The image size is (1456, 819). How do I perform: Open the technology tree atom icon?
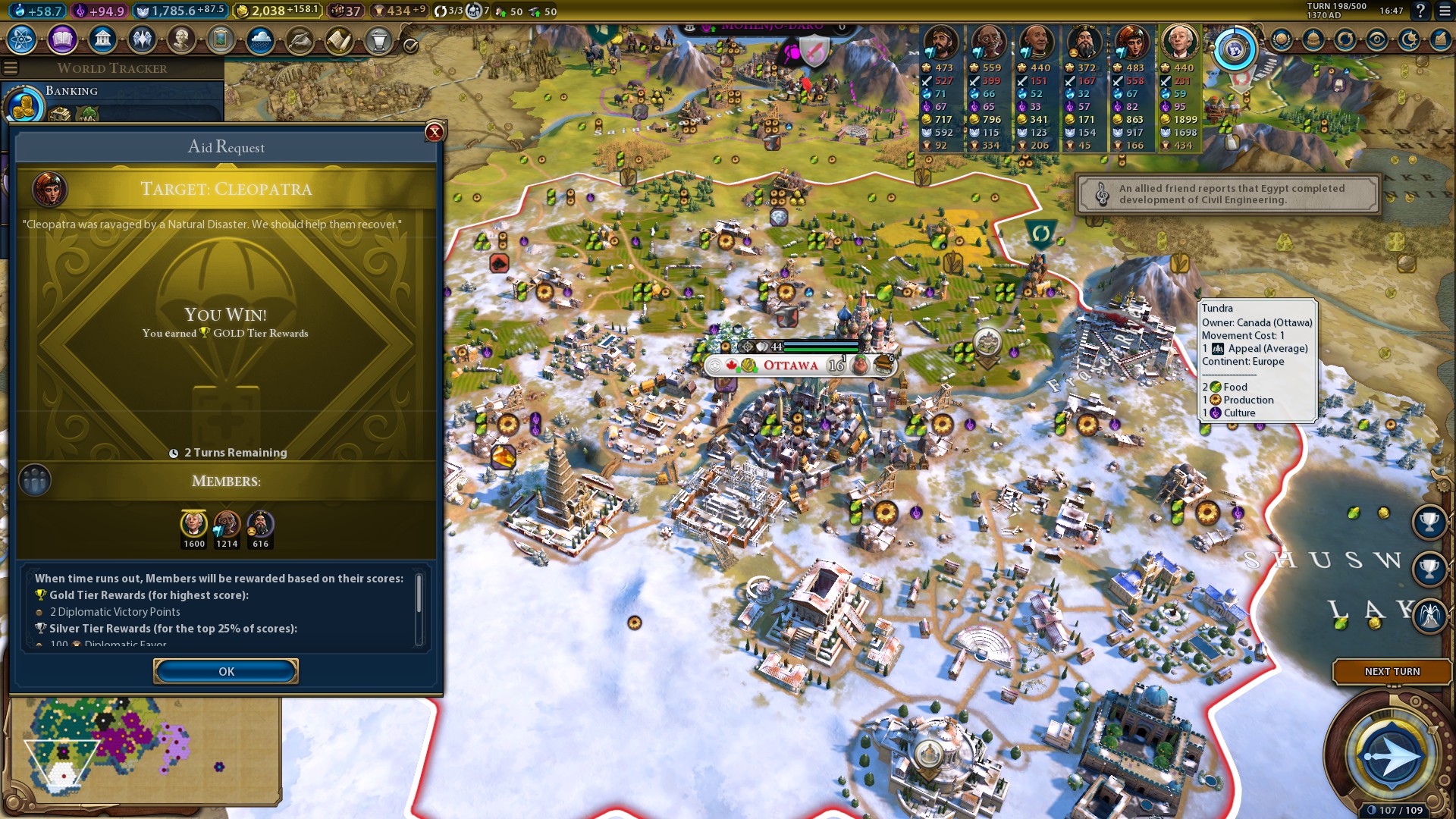[x=22, y=39]
